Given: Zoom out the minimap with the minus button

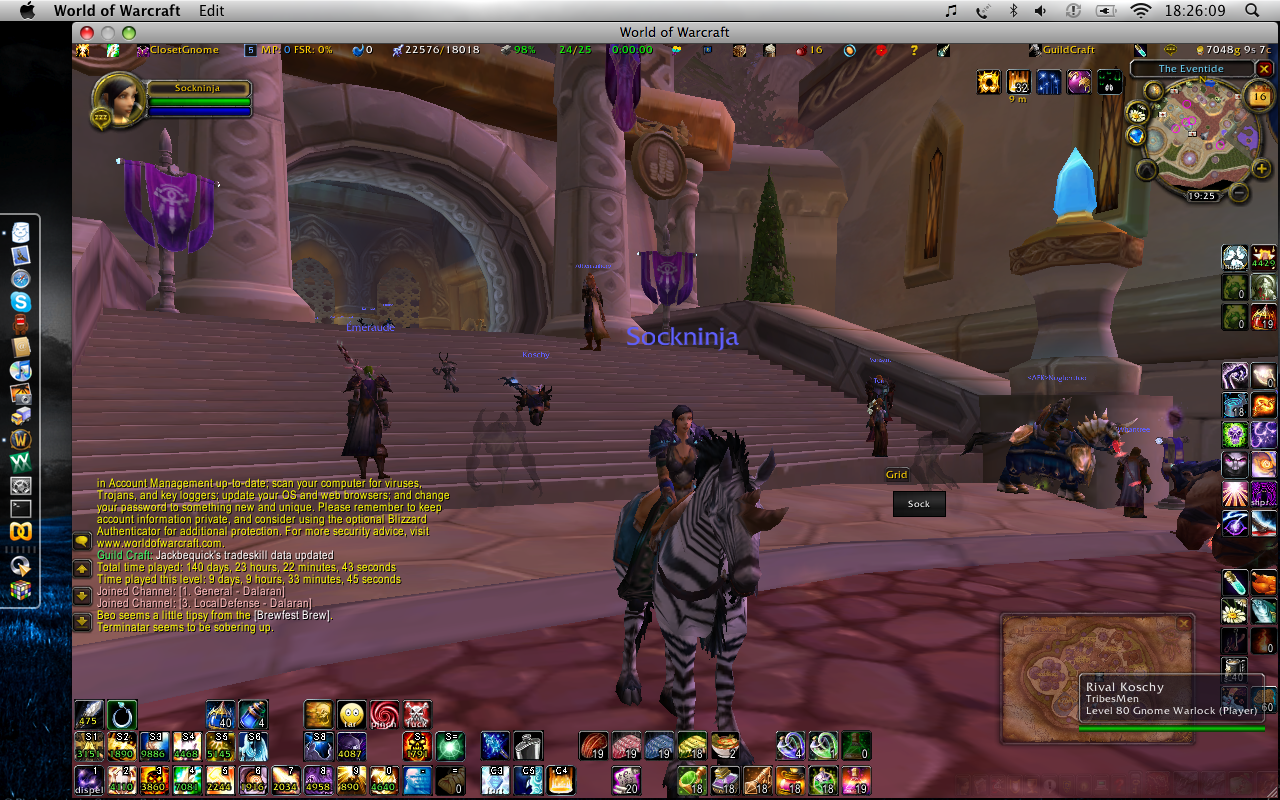Looking at the screenshot, I should point(1239,192).
